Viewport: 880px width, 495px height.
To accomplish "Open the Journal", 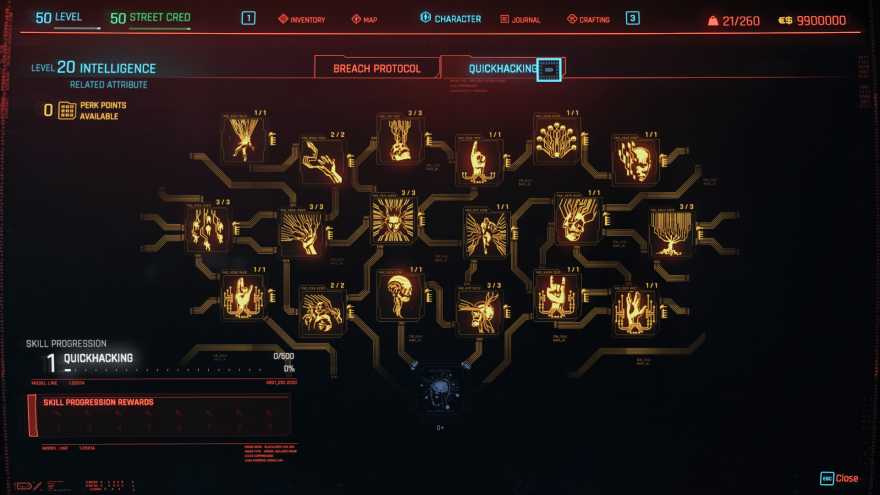I will coord(519,19).
